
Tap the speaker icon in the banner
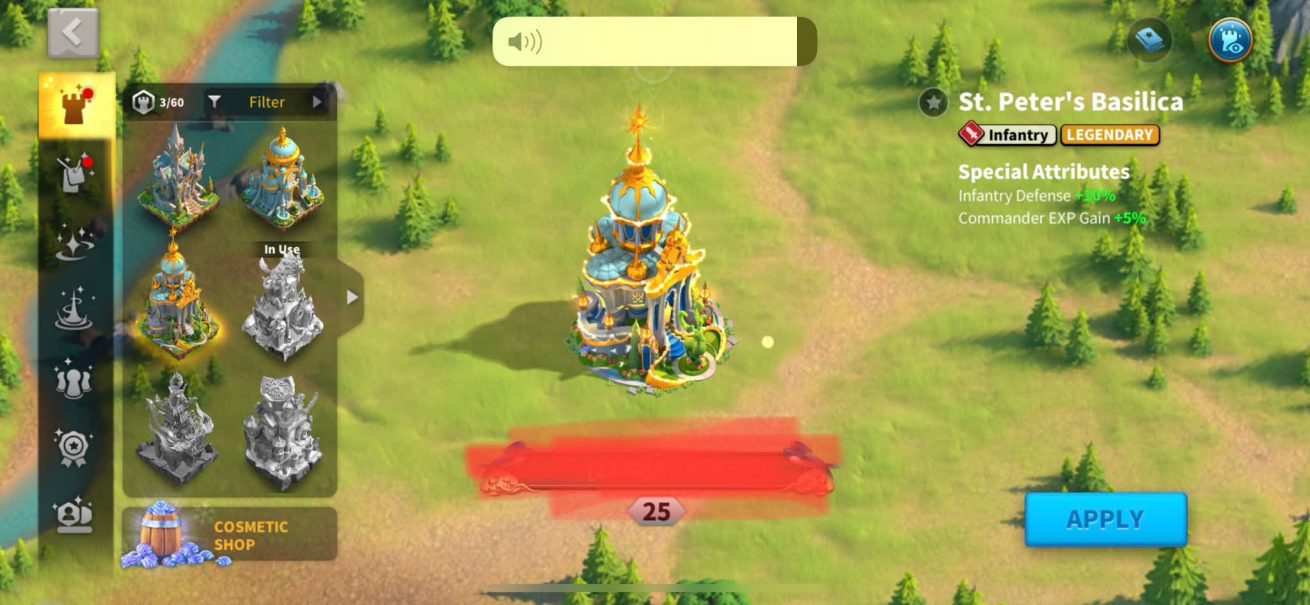524,42
